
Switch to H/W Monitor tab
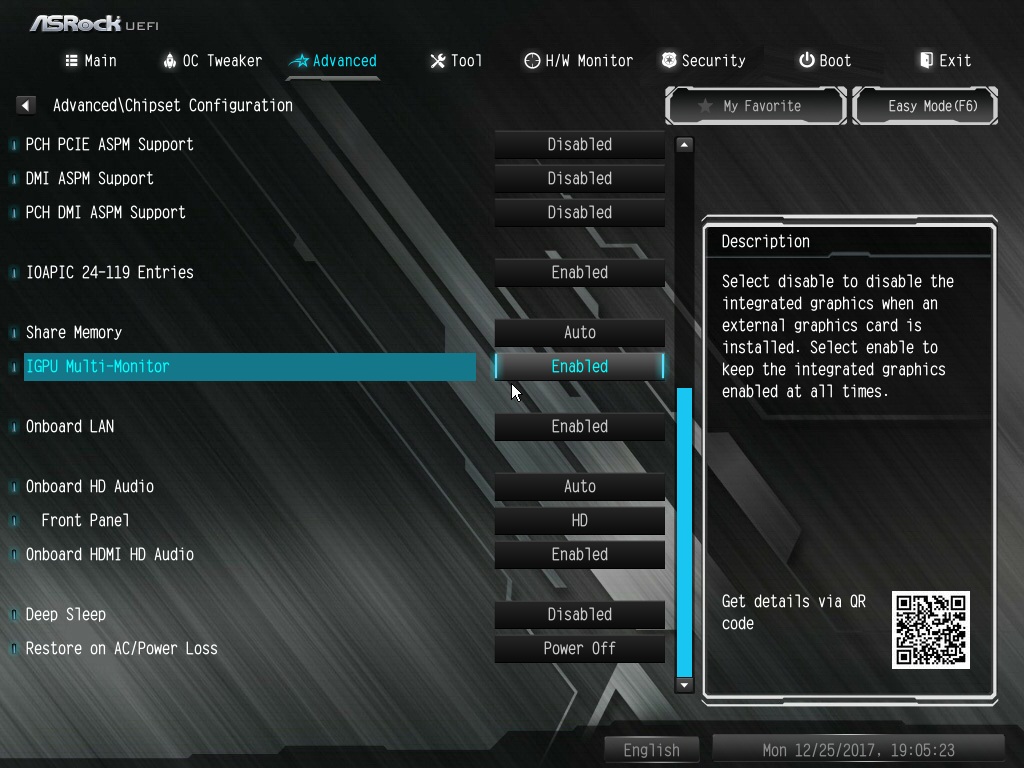click(x=578, y=61)
